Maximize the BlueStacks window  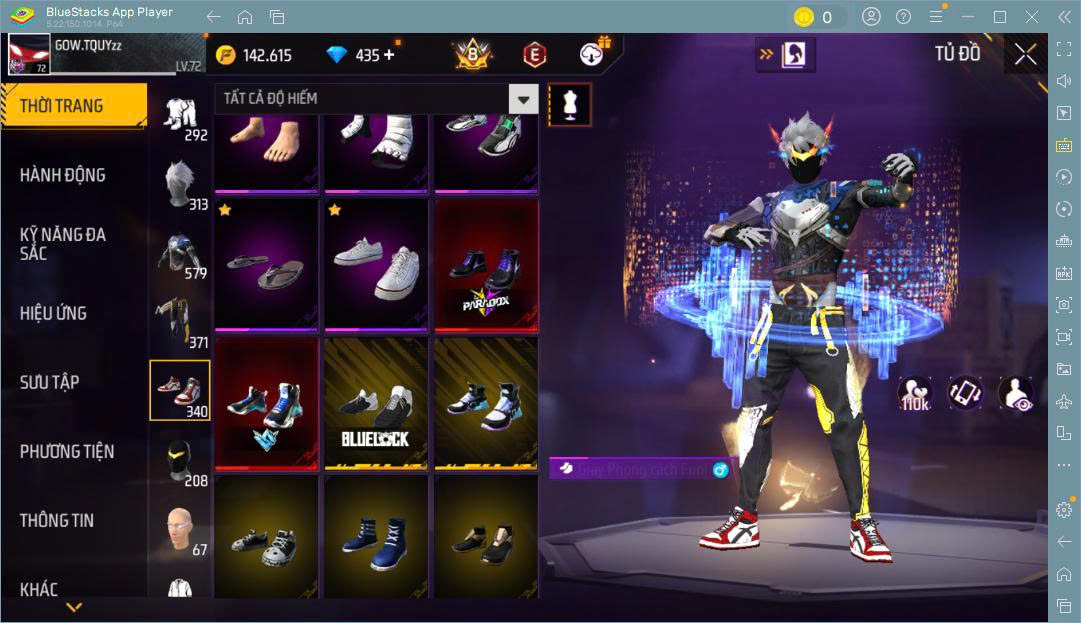999,17
